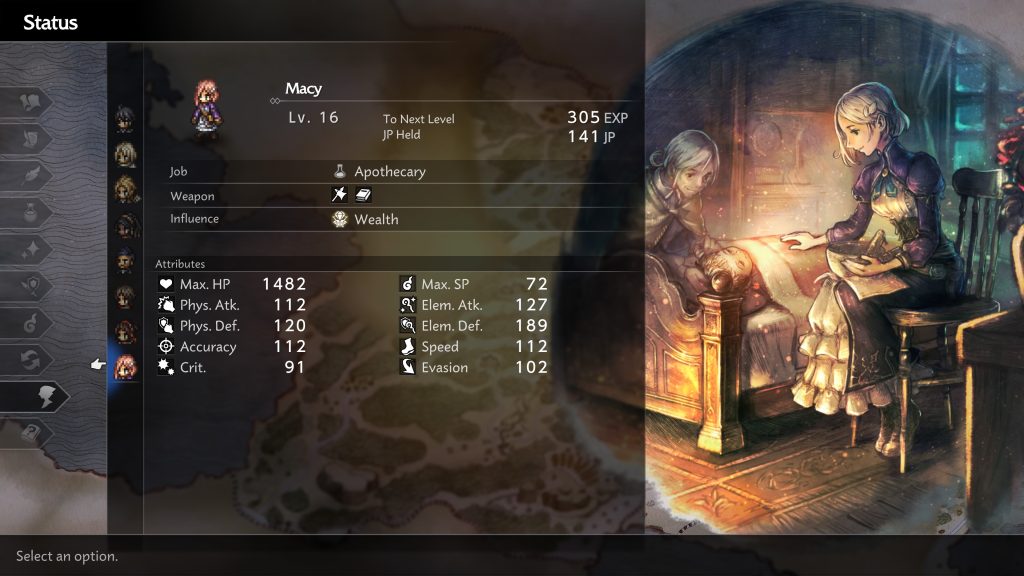Select Macy's pink-haired portrait in party list

tap(125, 367)
